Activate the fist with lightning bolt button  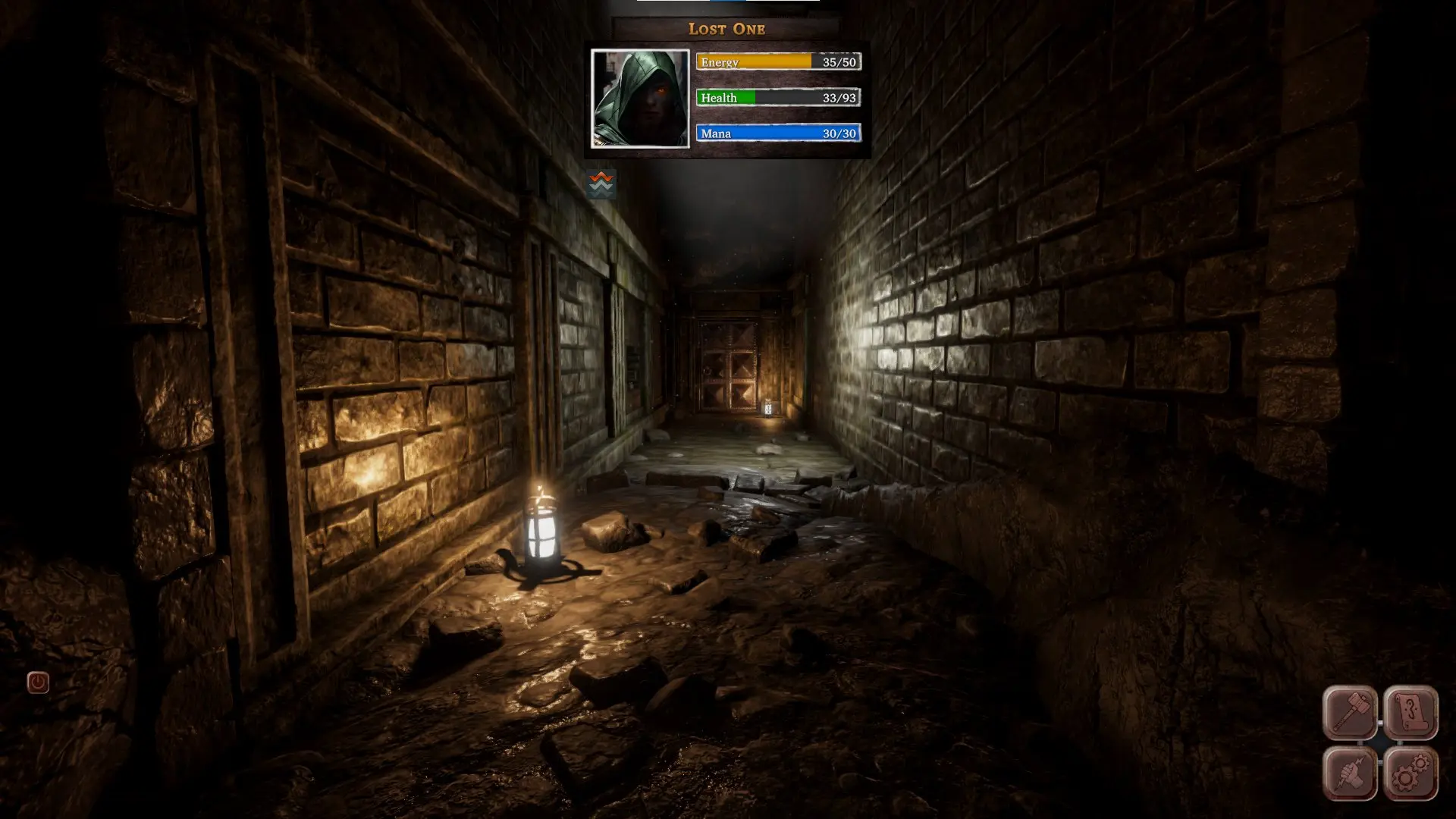[1350, 773]
